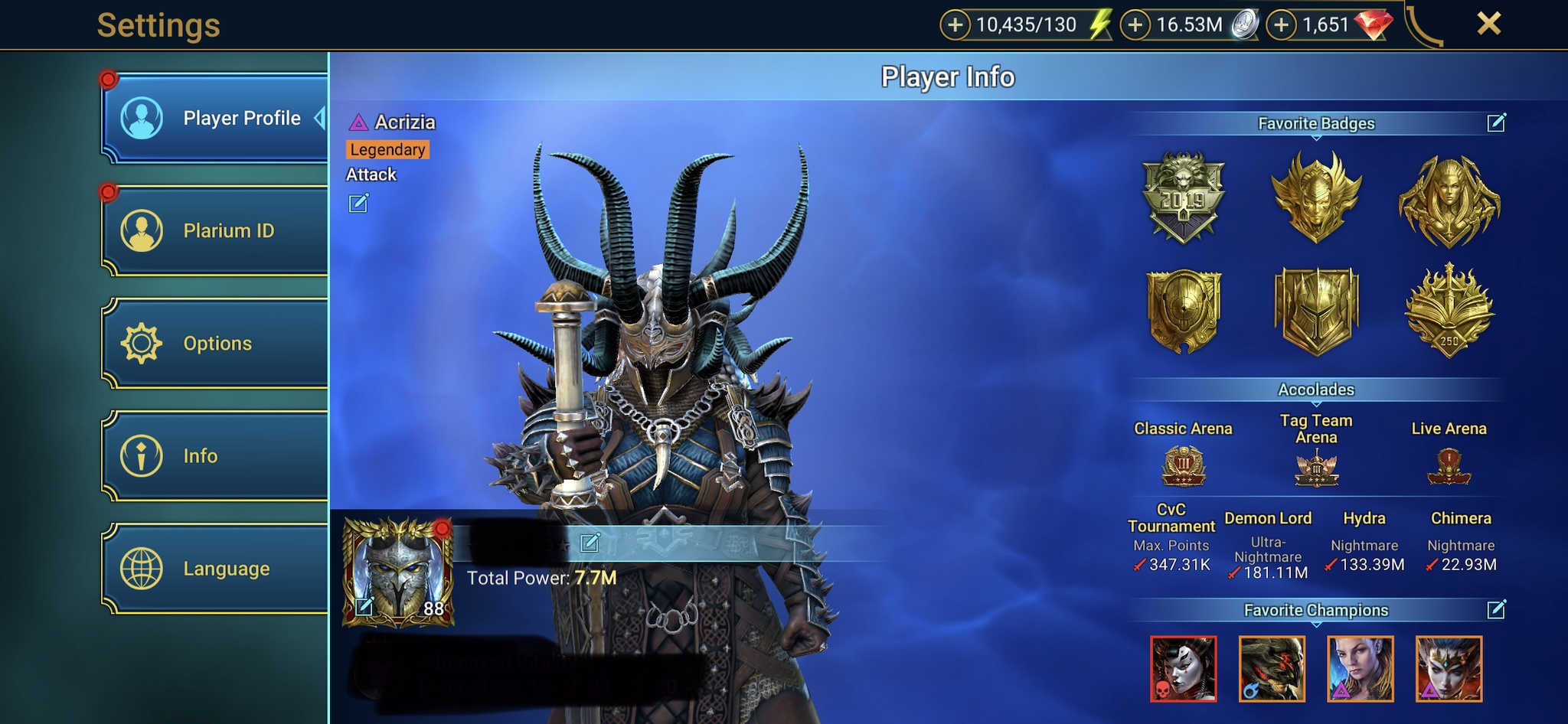Choose the golden 250 badge
The width and height of the screenshot is (1568, 724).
pos(1449,311)
